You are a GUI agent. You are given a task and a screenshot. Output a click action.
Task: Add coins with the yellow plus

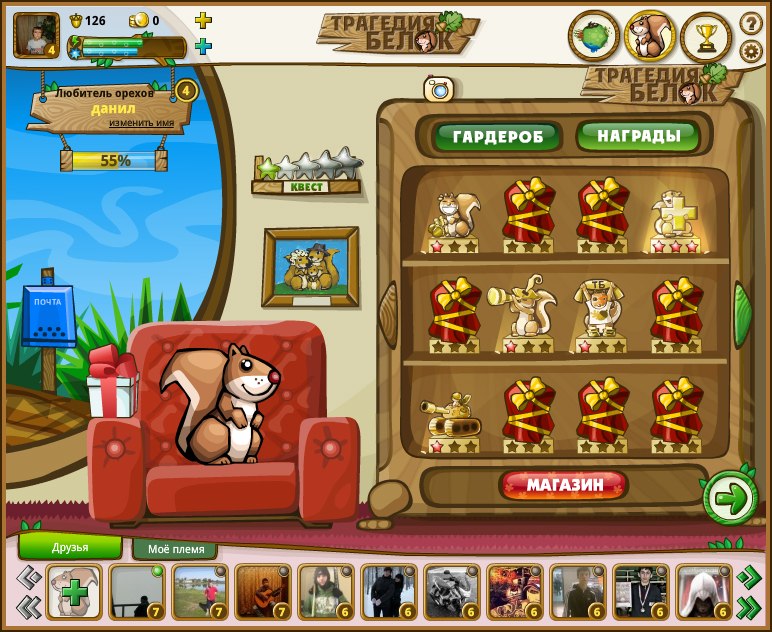(x=203, y=20)
